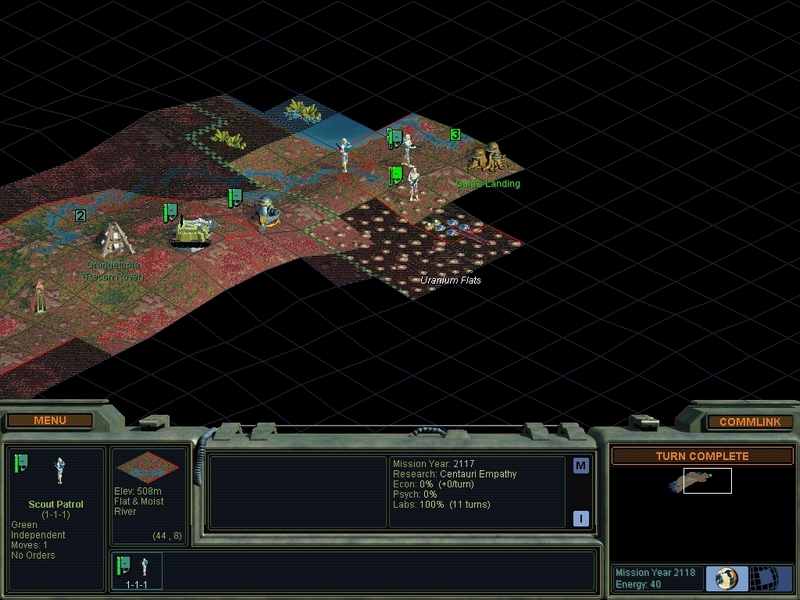The width and height of the screenshot is (800, 600).
Task: Click the I button beside mission info
Action: [x=581, y=517]
